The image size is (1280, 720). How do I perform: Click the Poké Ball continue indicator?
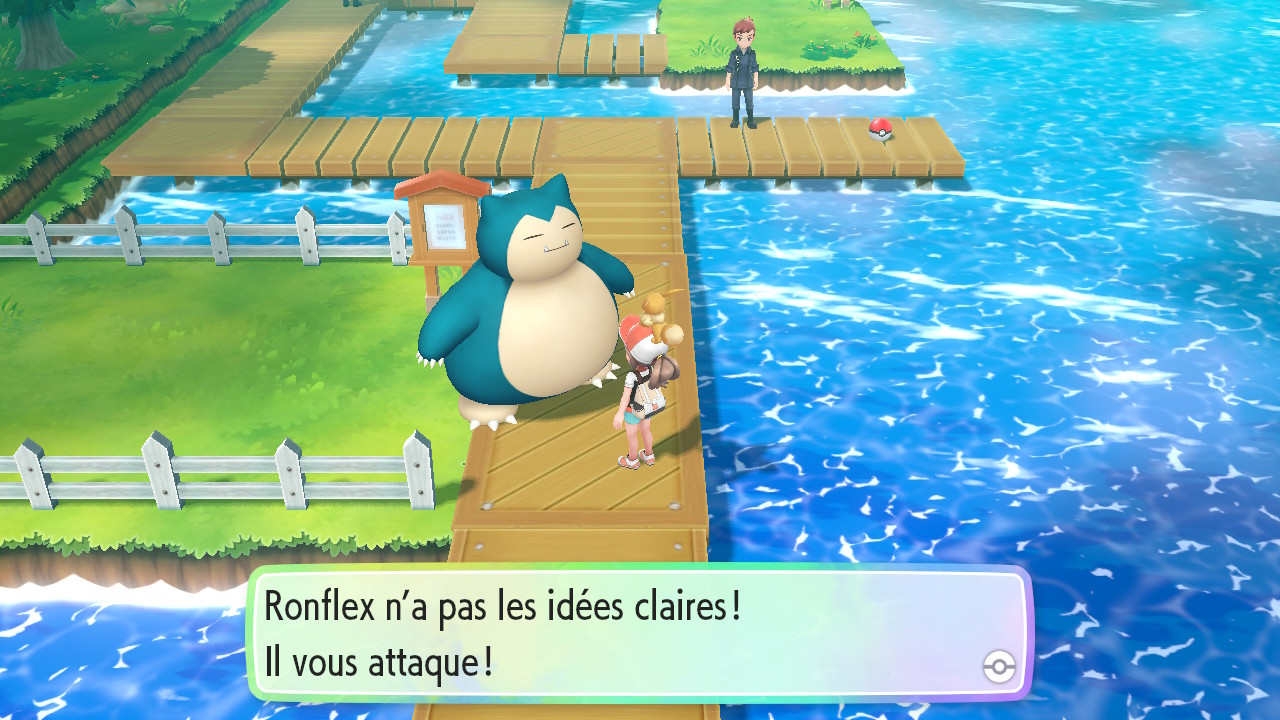(x=999, y=666)
